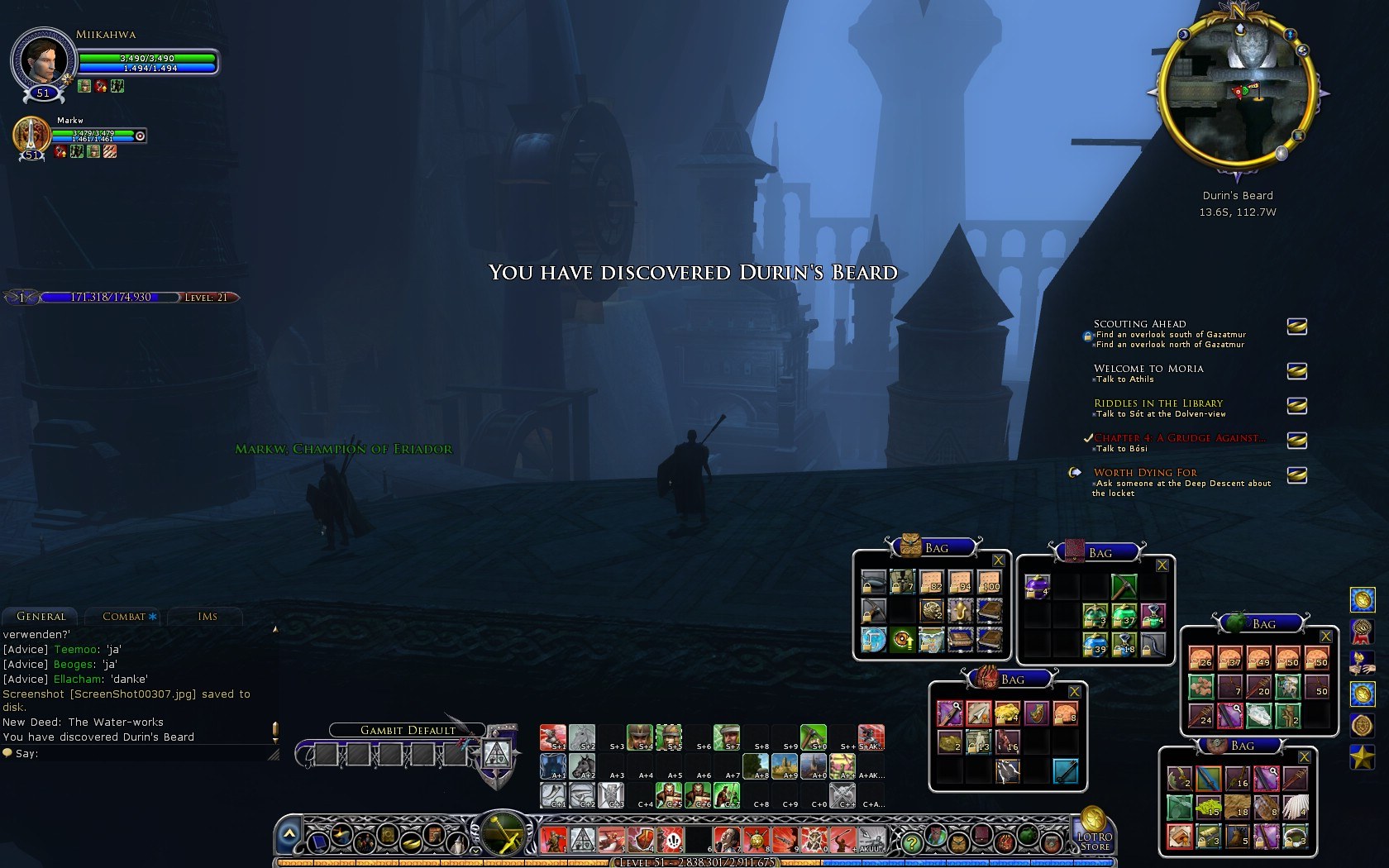Viewport: 1389px width, 868px height.
Task: Select Markw's fellowship portrait
Action: click(x=31, y=135)
